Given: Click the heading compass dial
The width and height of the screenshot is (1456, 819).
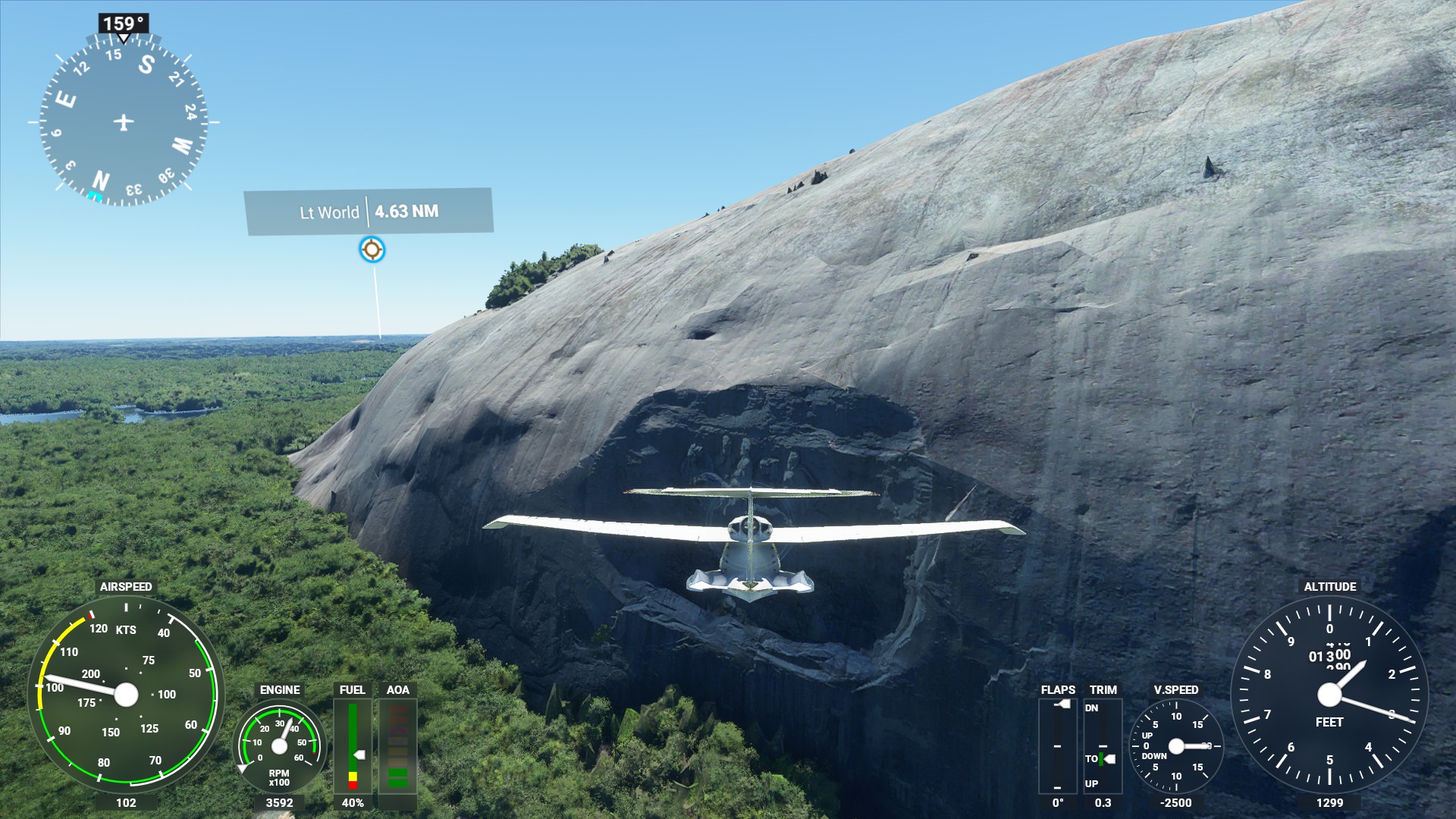Looking at the screenshot, I should tap(123, 121).
